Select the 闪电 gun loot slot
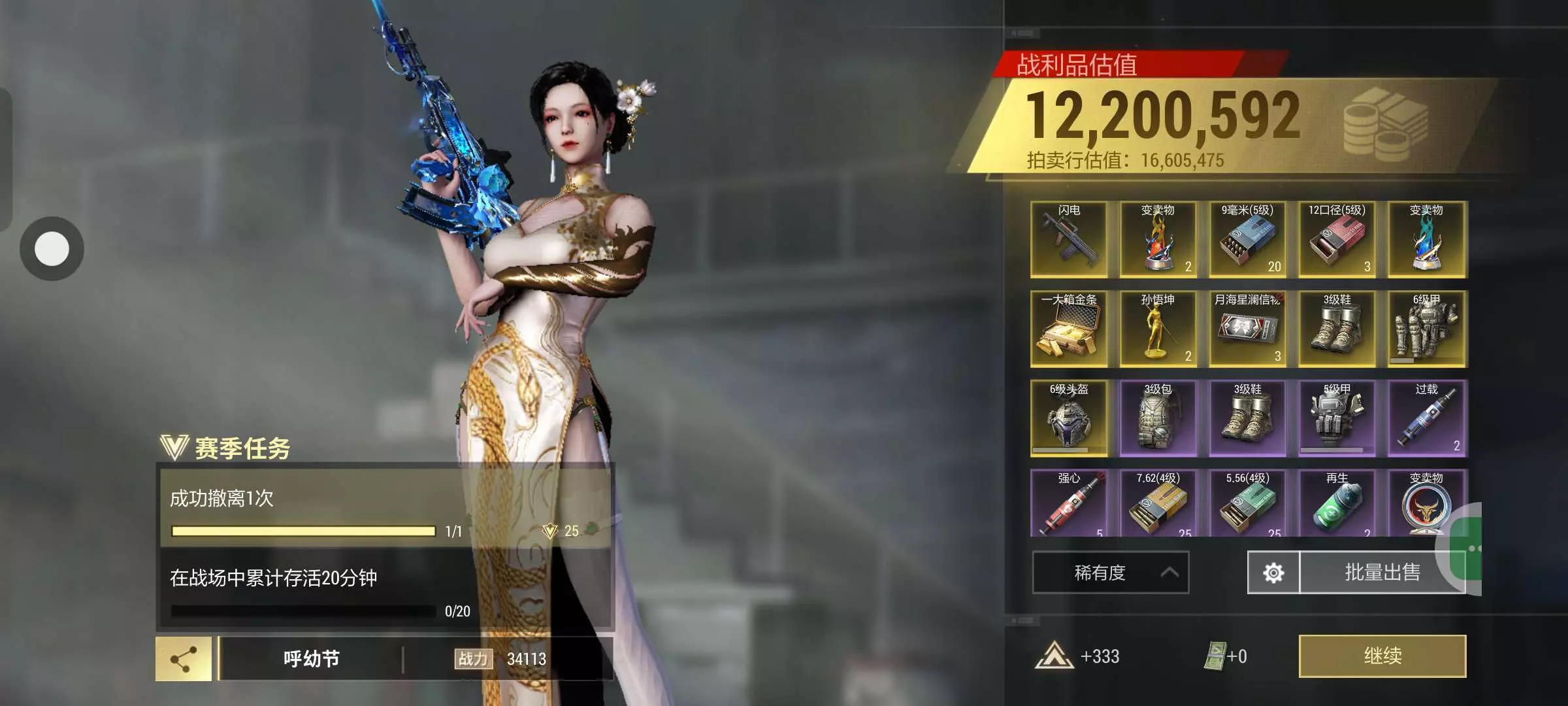 1069,239
